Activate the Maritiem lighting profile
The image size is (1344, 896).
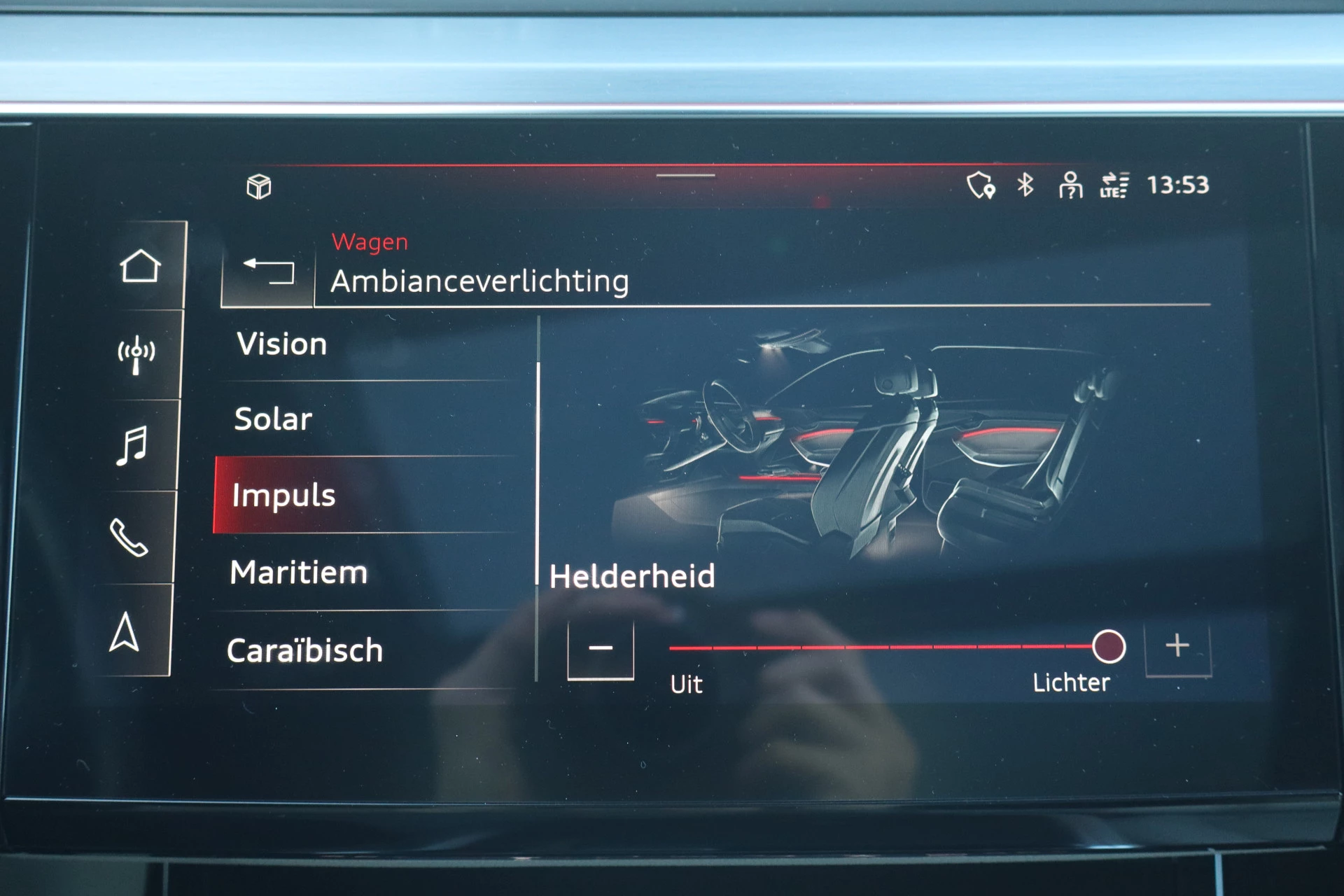tap(298, 573)
